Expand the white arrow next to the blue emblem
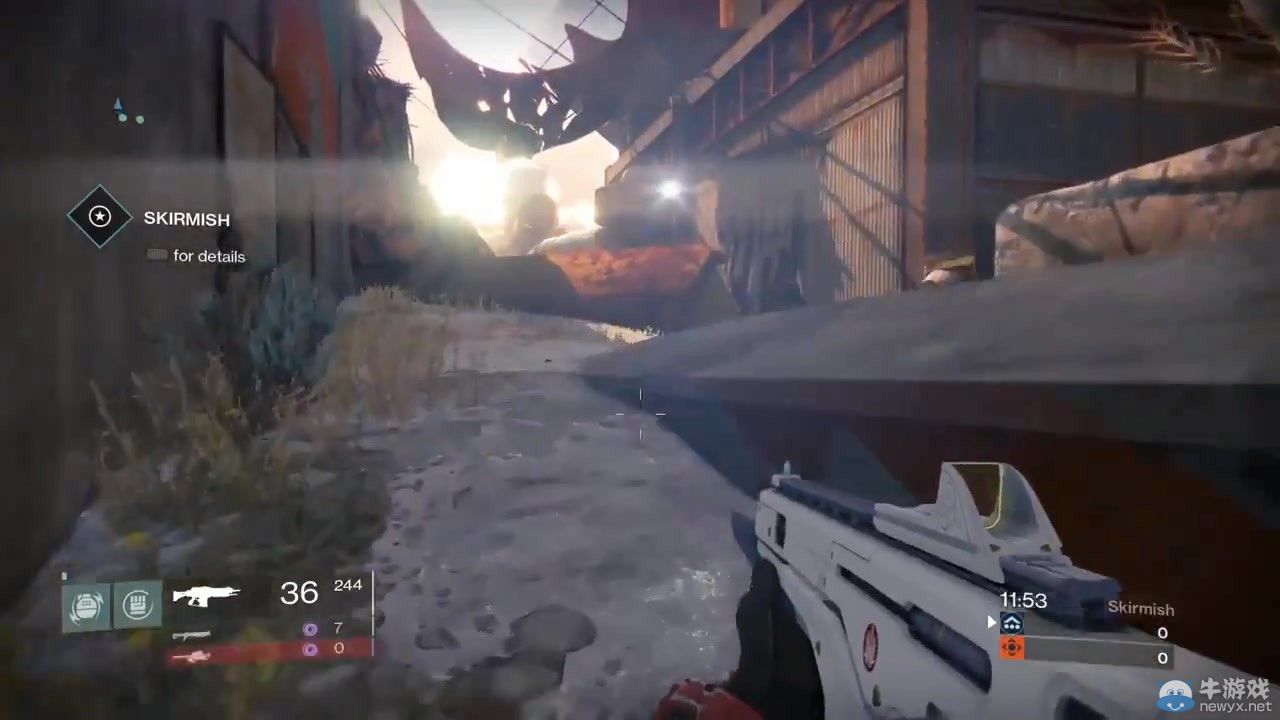 click(991, 622)
